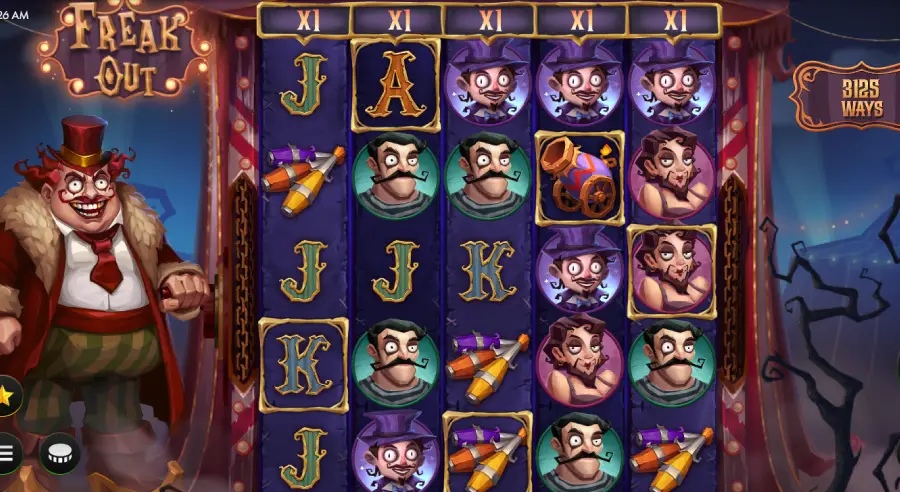Screen dimensions: 900x492
Task: Click the gold star feature button
Action: 7,396
